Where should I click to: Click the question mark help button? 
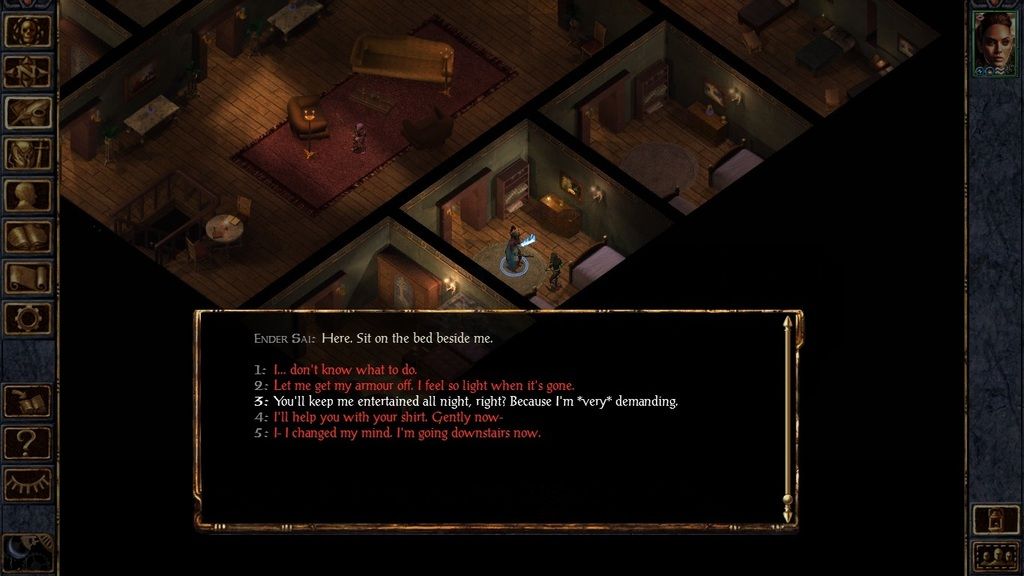[x=28, y=441]
